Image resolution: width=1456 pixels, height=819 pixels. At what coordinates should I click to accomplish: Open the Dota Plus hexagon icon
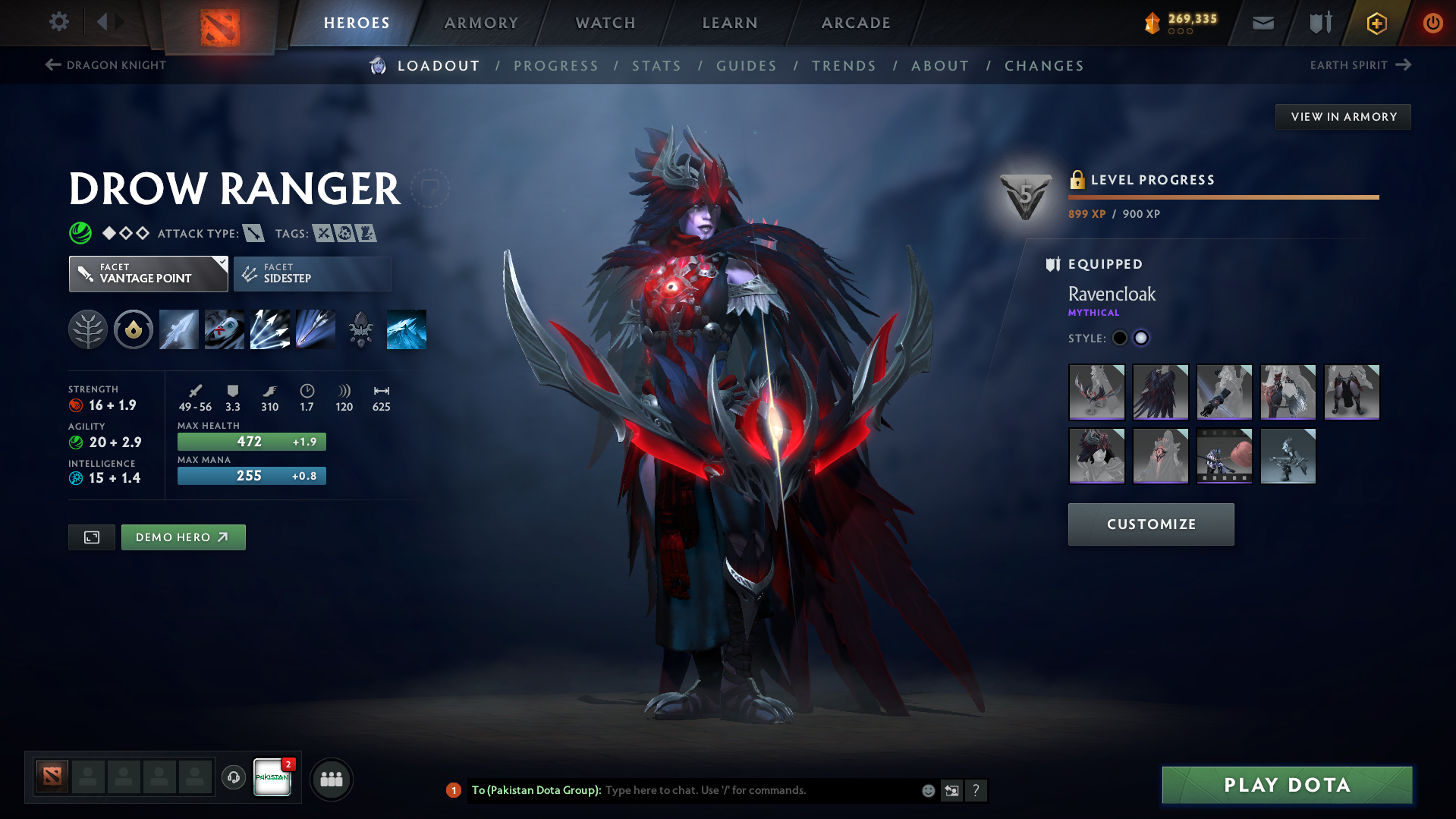pyautogui.click(x=1376, y=23)
